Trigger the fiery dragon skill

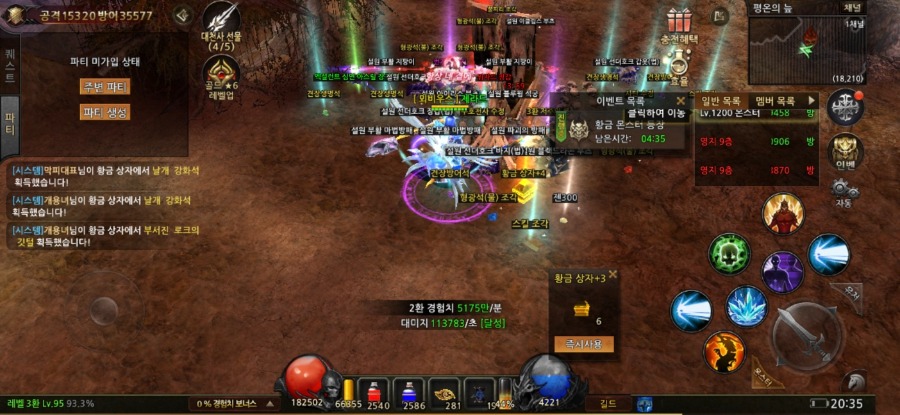coord(724,352)
